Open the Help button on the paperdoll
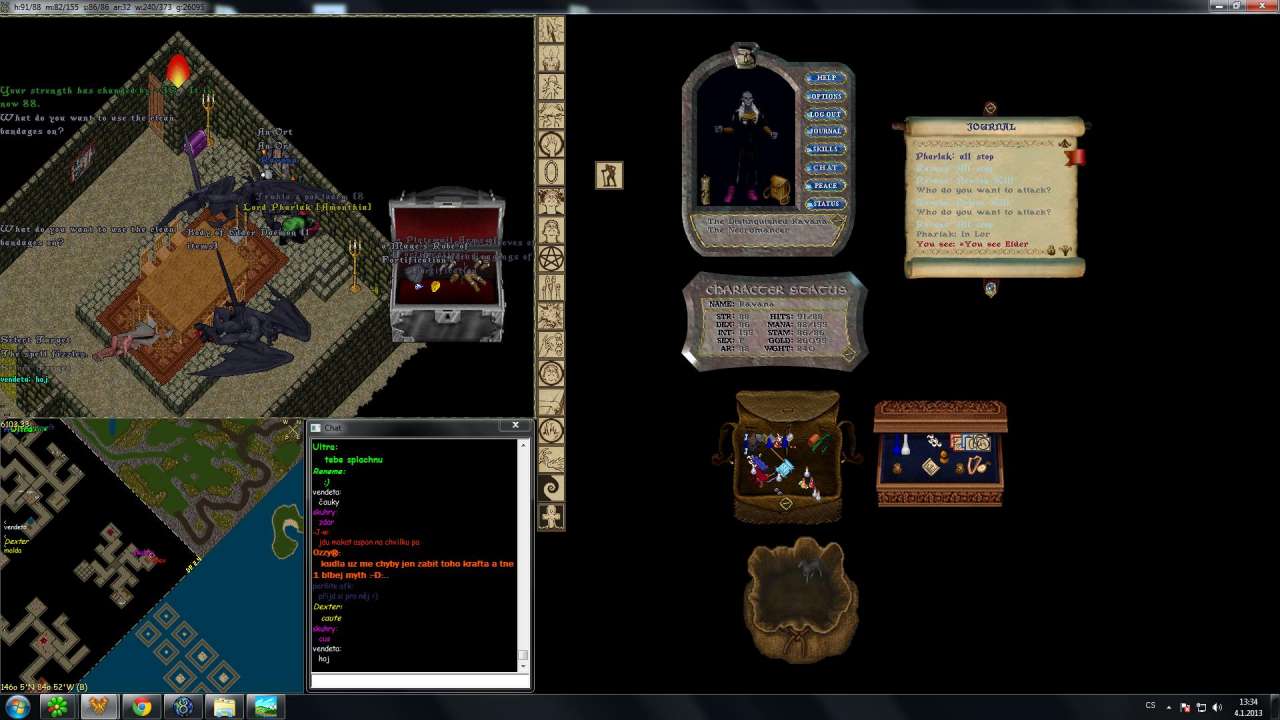 (x=825, y=78)
